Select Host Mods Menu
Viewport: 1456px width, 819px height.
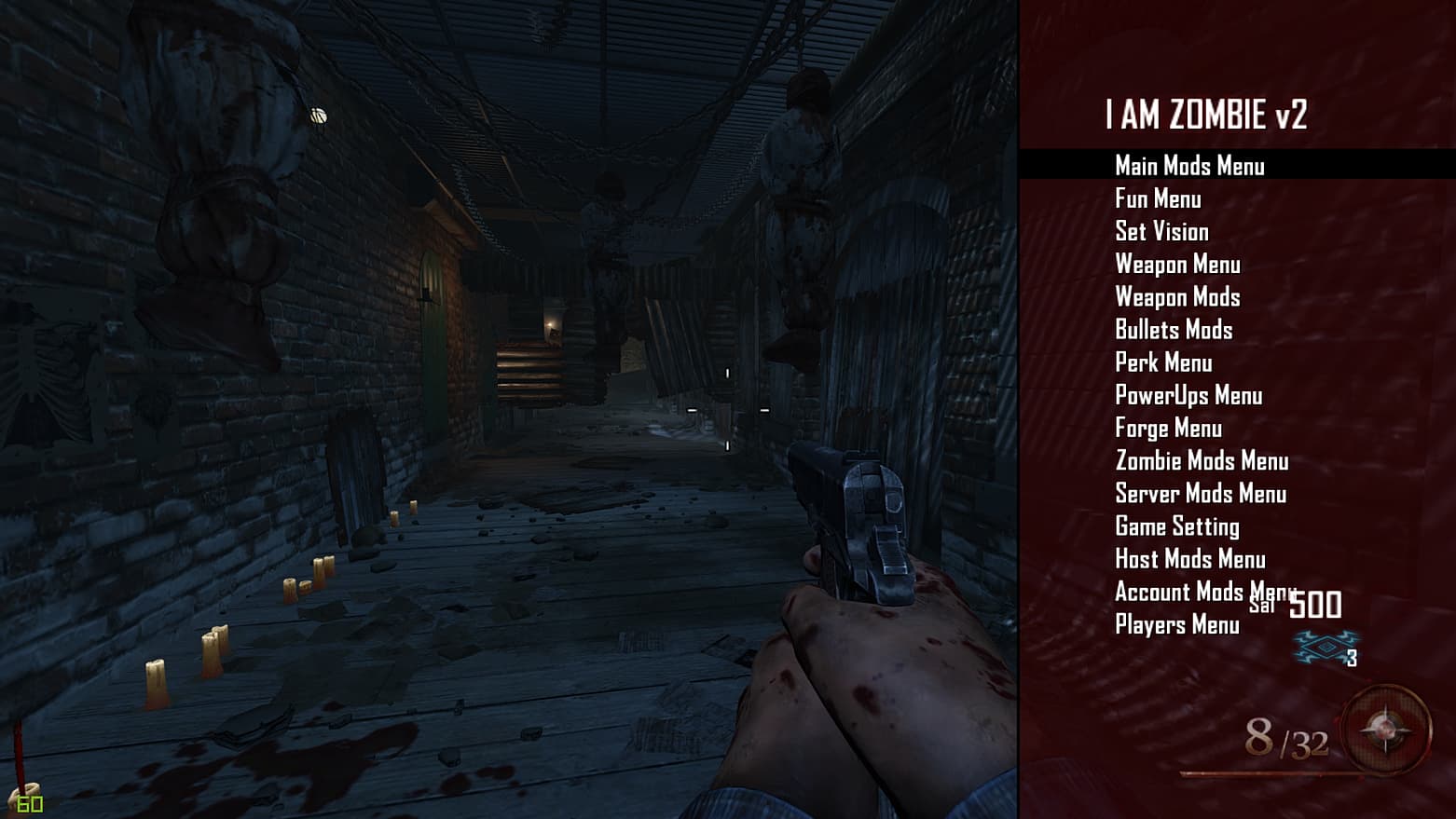click(1190, 559)
